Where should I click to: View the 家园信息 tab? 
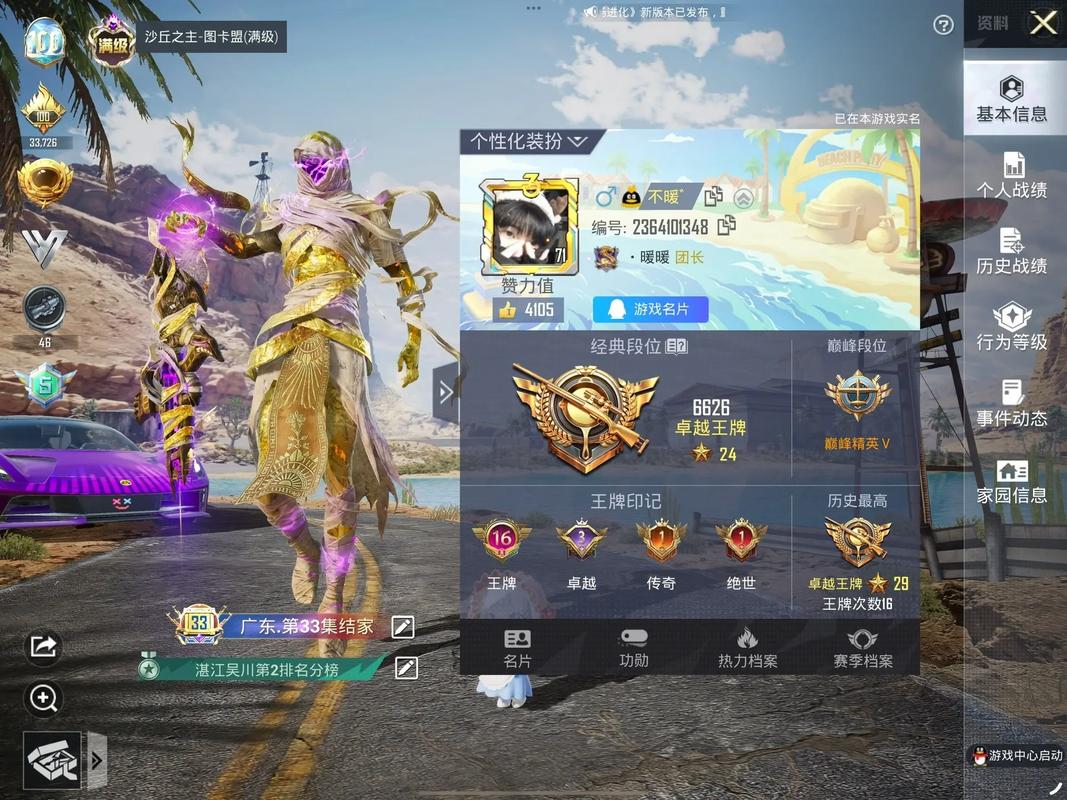click(1011, 480)
